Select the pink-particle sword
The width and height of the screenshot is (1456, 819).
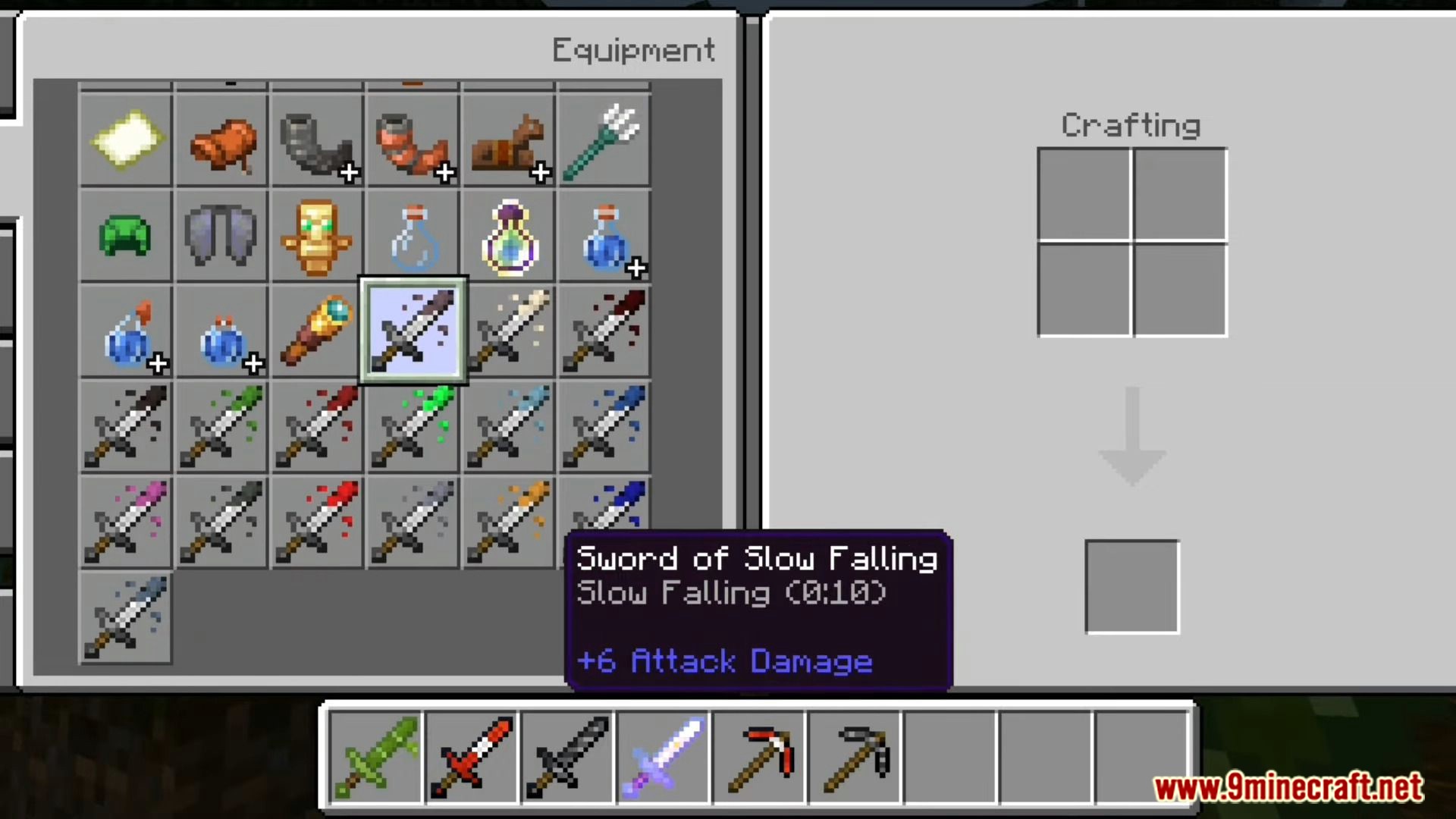[x=126, y=522]
